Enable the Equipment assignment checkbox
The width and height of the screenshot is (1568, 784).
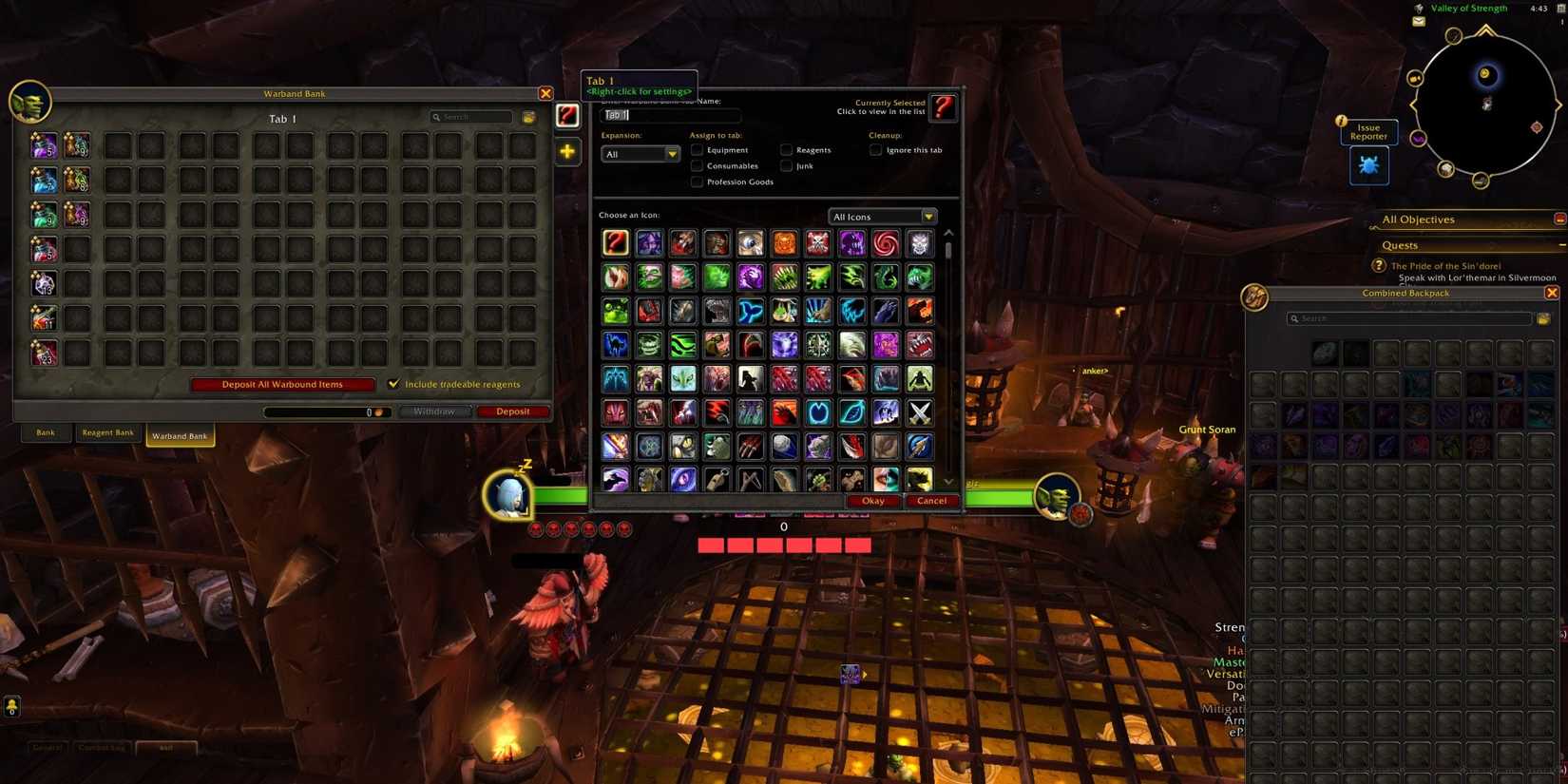point(697,149)
